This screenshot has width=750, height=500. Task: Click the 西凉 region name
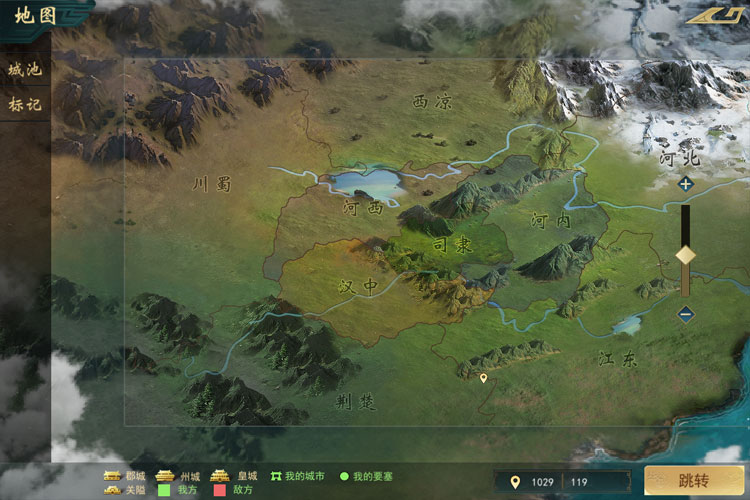pyautogui.click(x=432, y=101)
